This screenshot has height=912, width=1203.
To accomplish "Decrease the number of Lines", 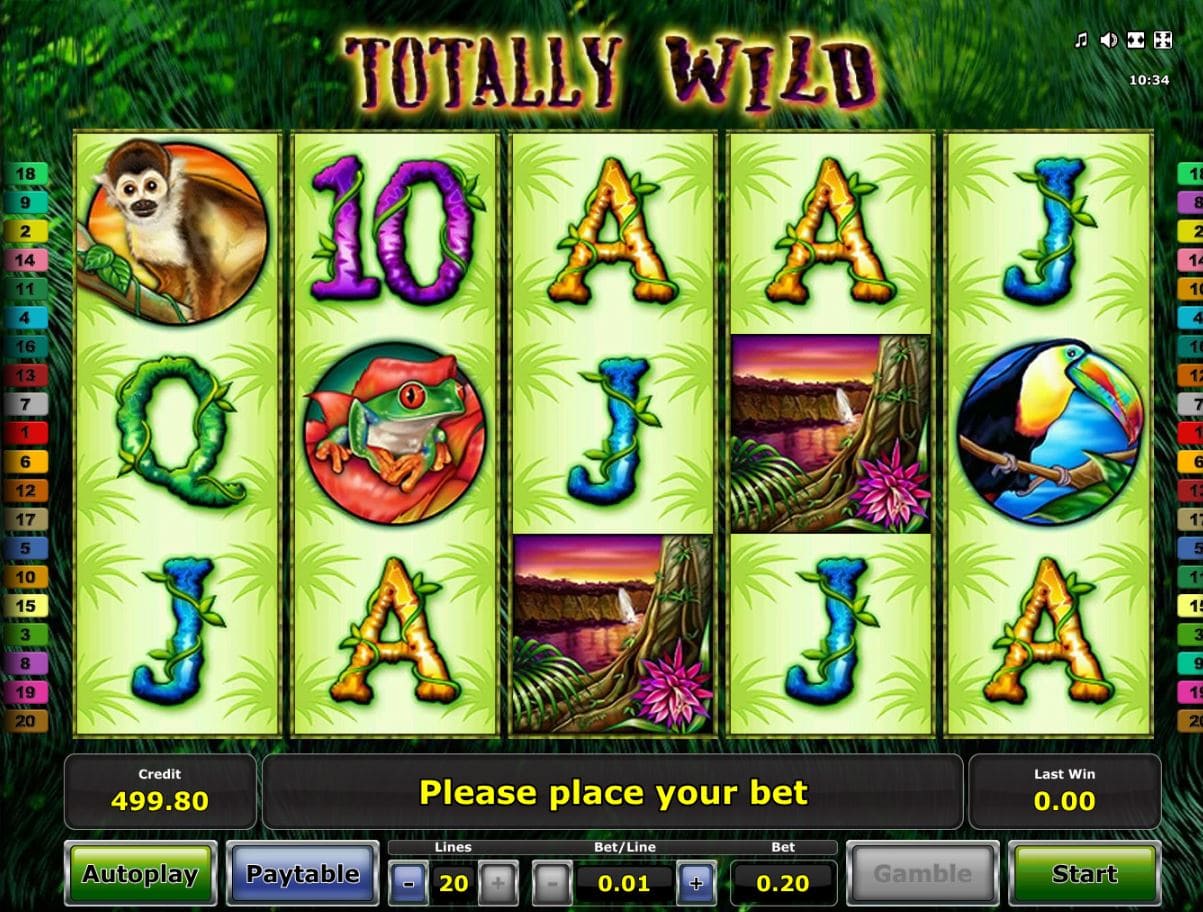I will pyautogui.click(x=409, y=883).
